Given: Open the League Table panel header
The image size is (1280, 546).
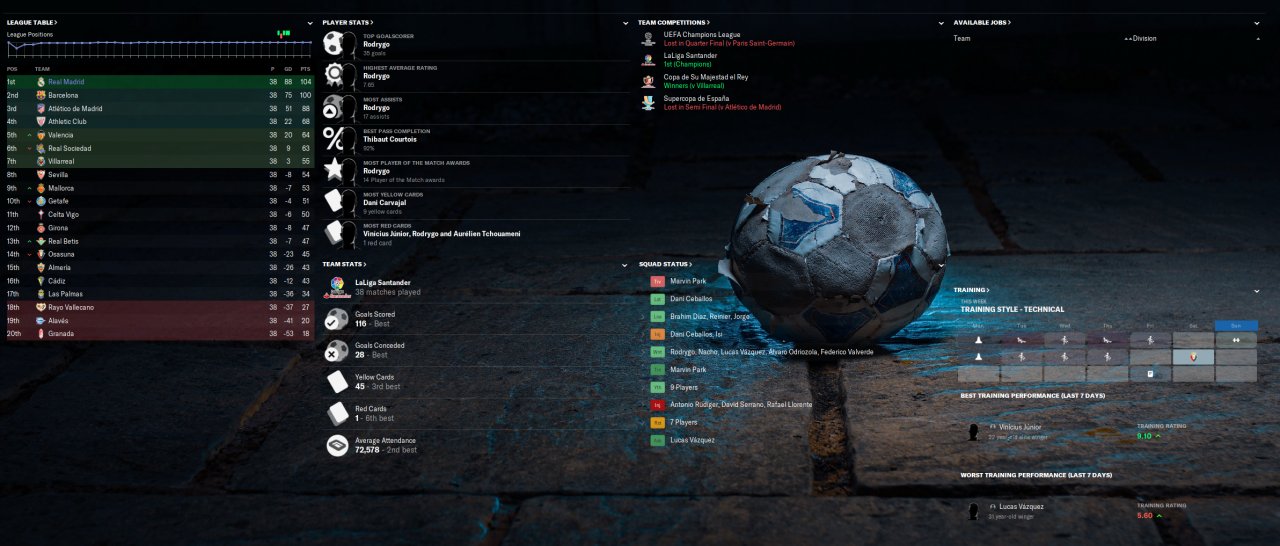Looking at the screenshot, I should point(32,22).
